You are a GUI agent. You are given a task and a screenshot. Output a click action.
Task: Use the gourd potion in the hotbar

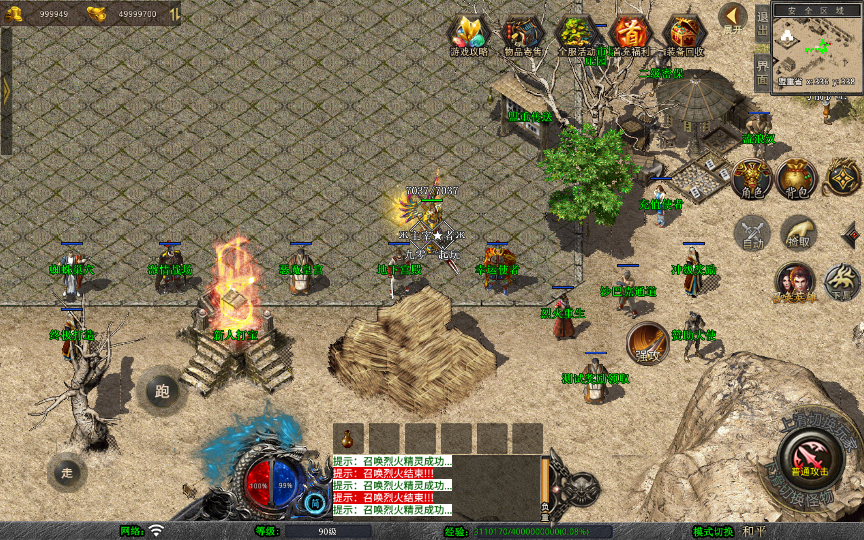point(348,438)
